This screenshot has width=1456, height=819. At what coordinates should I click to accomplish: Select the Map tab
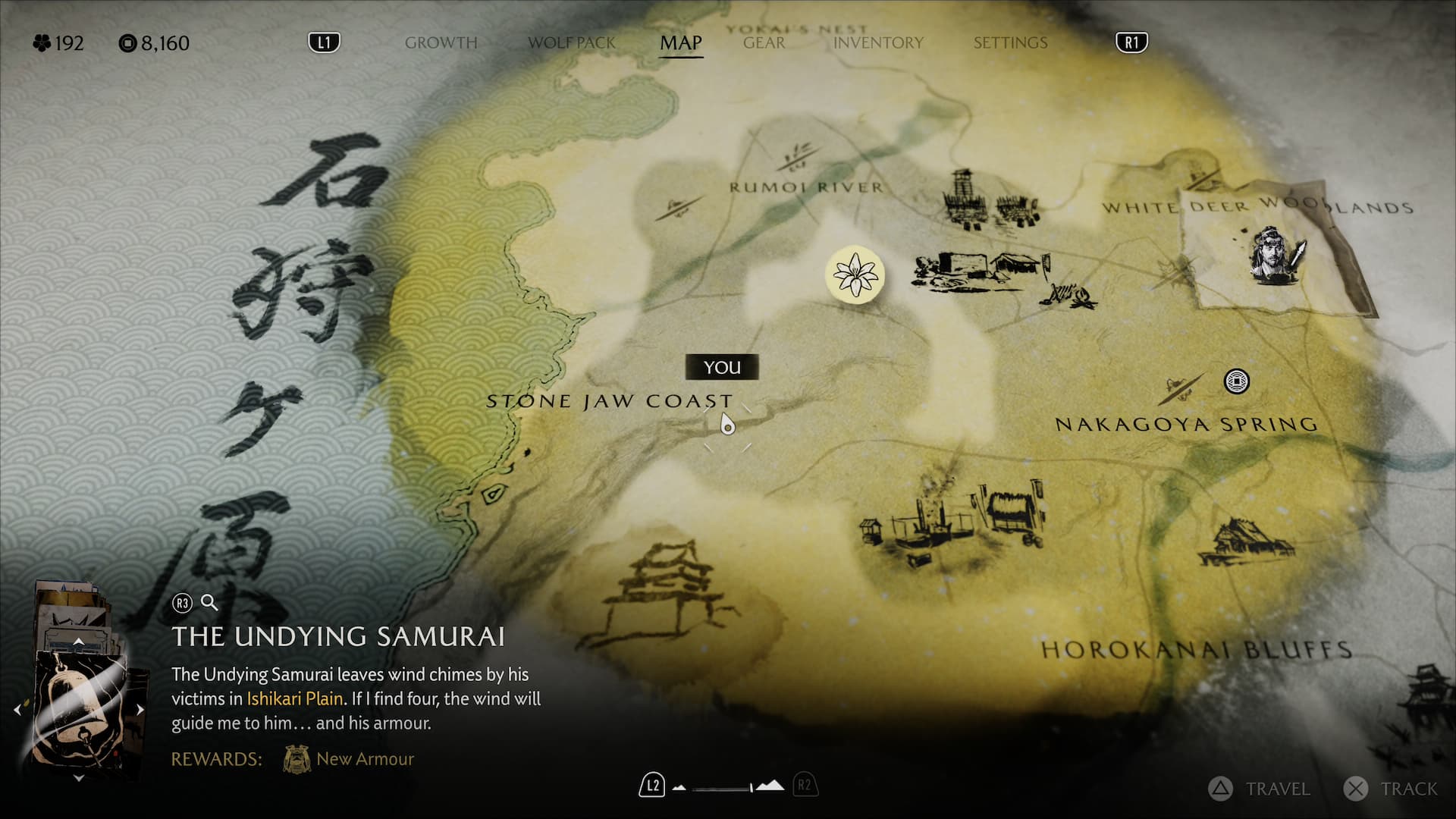pyautogui.click(x=680, y=43)
